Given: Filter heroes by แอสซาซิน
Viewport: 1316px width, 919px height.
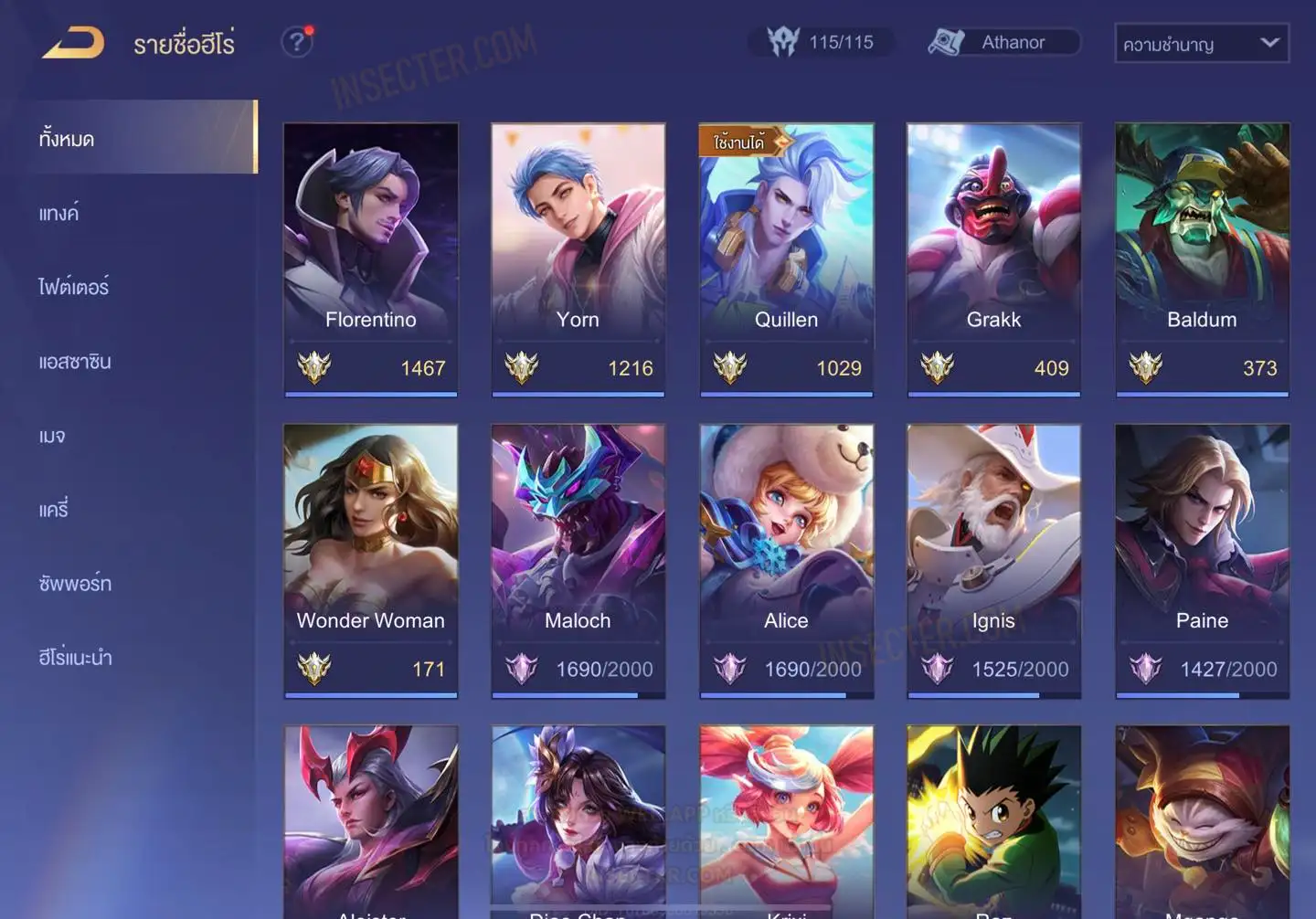Looking at the screenshot, I should click(x=75, y=362).
